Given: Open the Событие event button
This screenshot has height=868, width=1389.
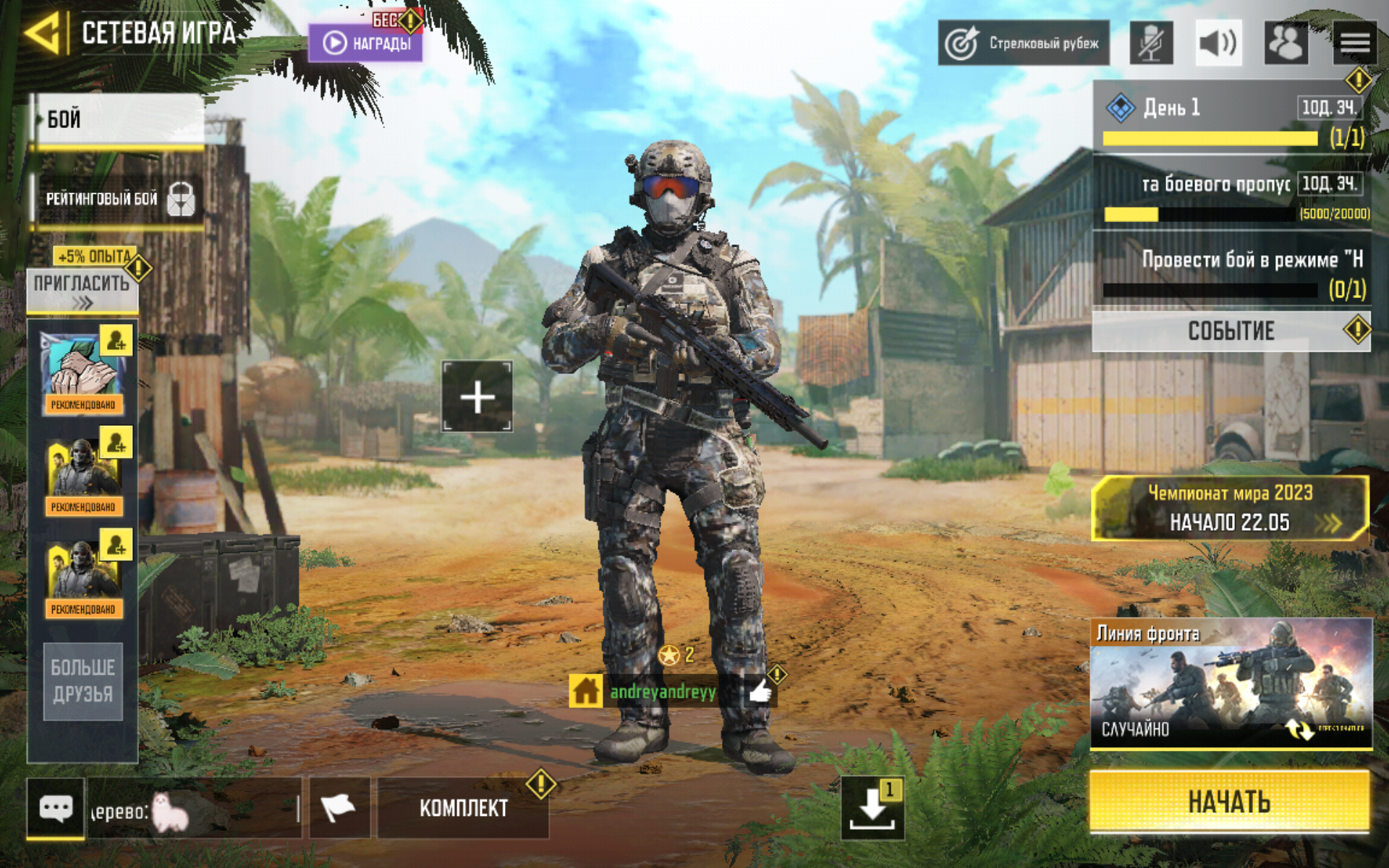Looking at the screenshot, I should pyautogui.click(x=1230, y=331).
